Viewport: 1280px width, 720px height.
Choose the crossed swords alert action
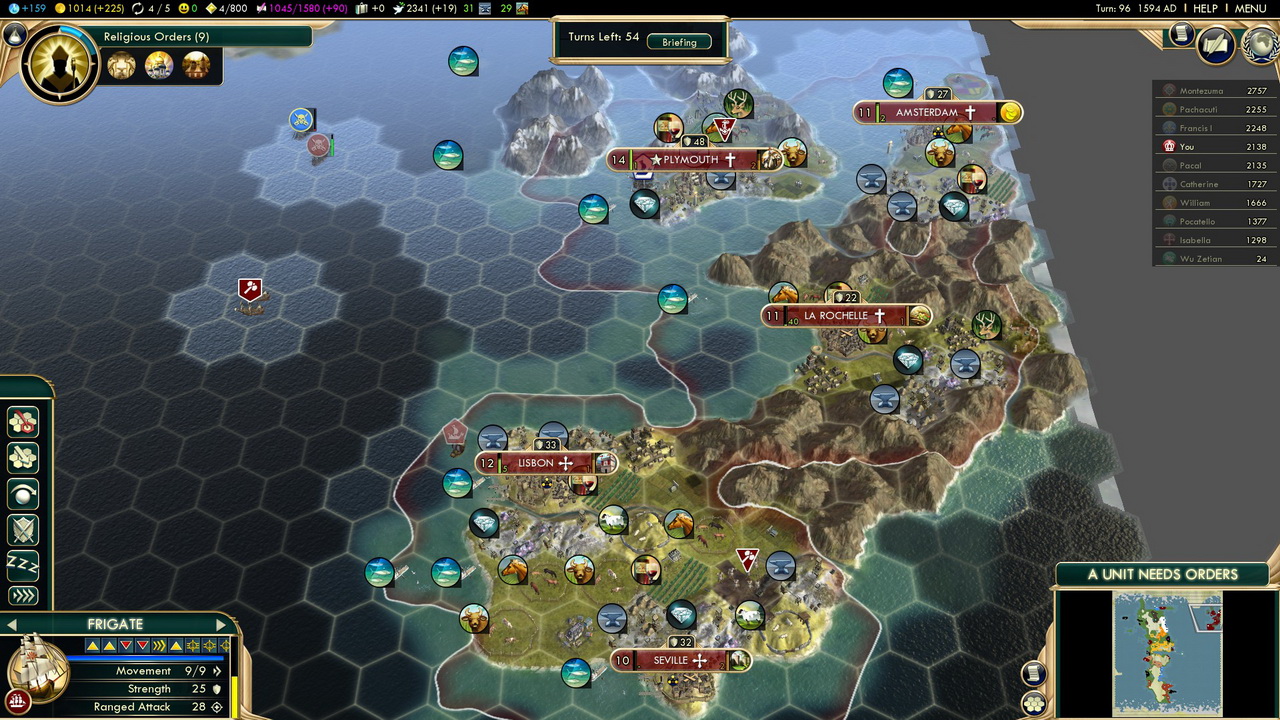[22, 529]
